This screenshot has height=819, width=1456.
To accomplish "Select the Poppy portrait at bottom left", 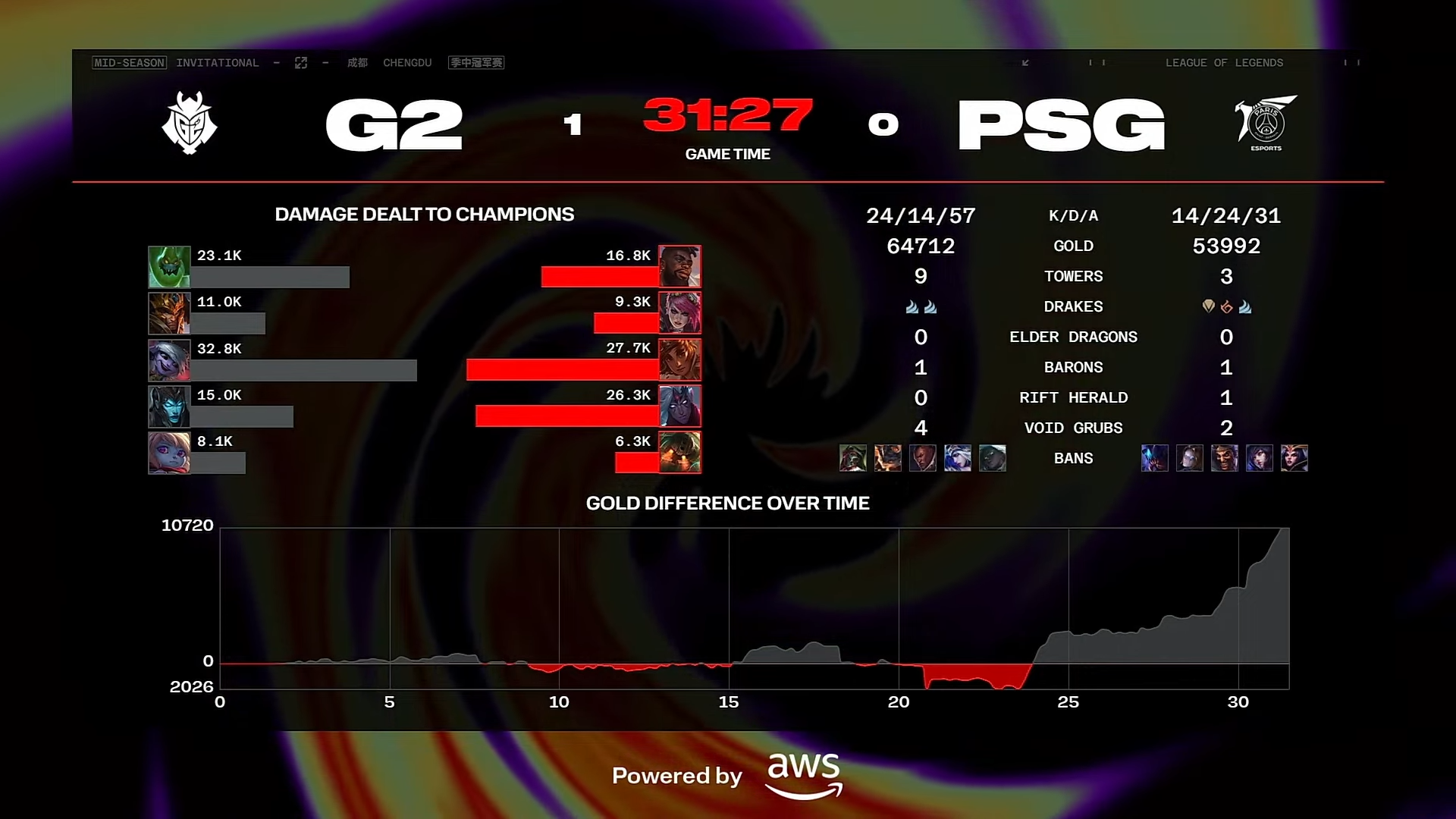I will 168,453.
